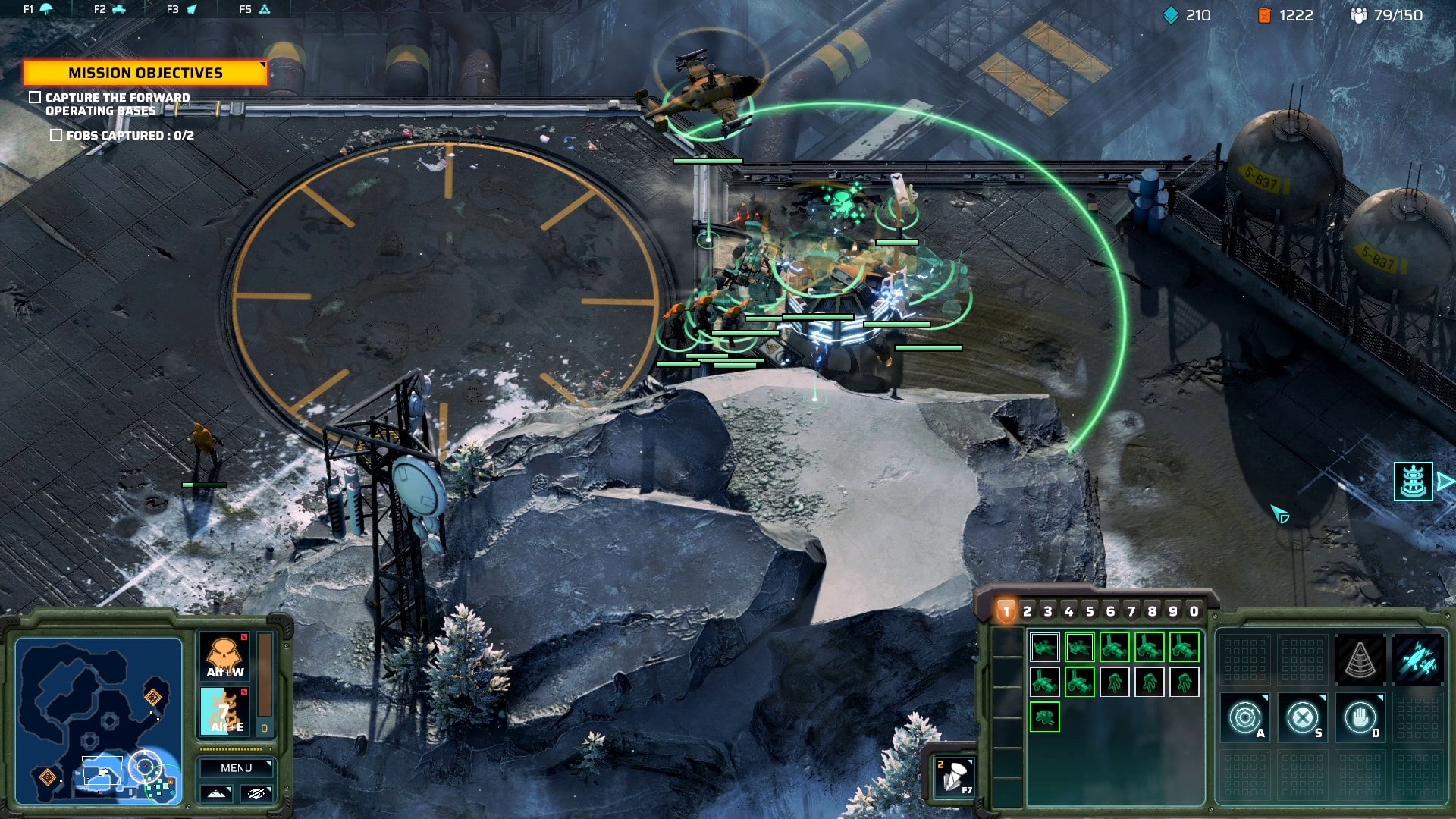Image resolution: width=1456 pixels, height=819 pixels.
Task: Open the F3 aircraft production tab
Action: [x=182, y=9]
